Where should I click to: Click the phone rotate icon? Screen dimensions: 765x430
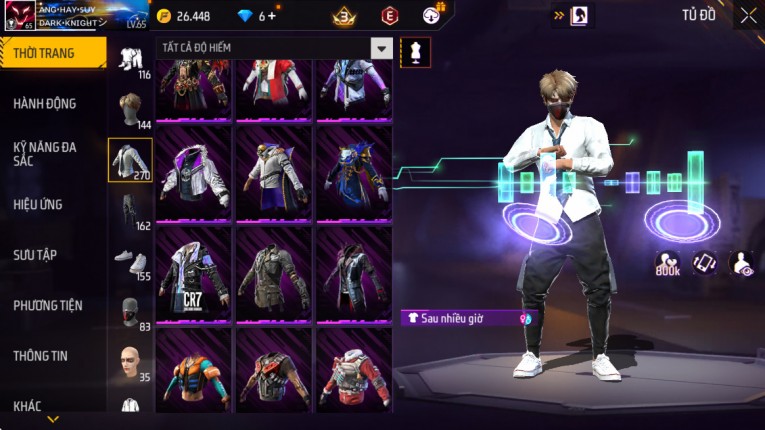click(x=704, y=262)
